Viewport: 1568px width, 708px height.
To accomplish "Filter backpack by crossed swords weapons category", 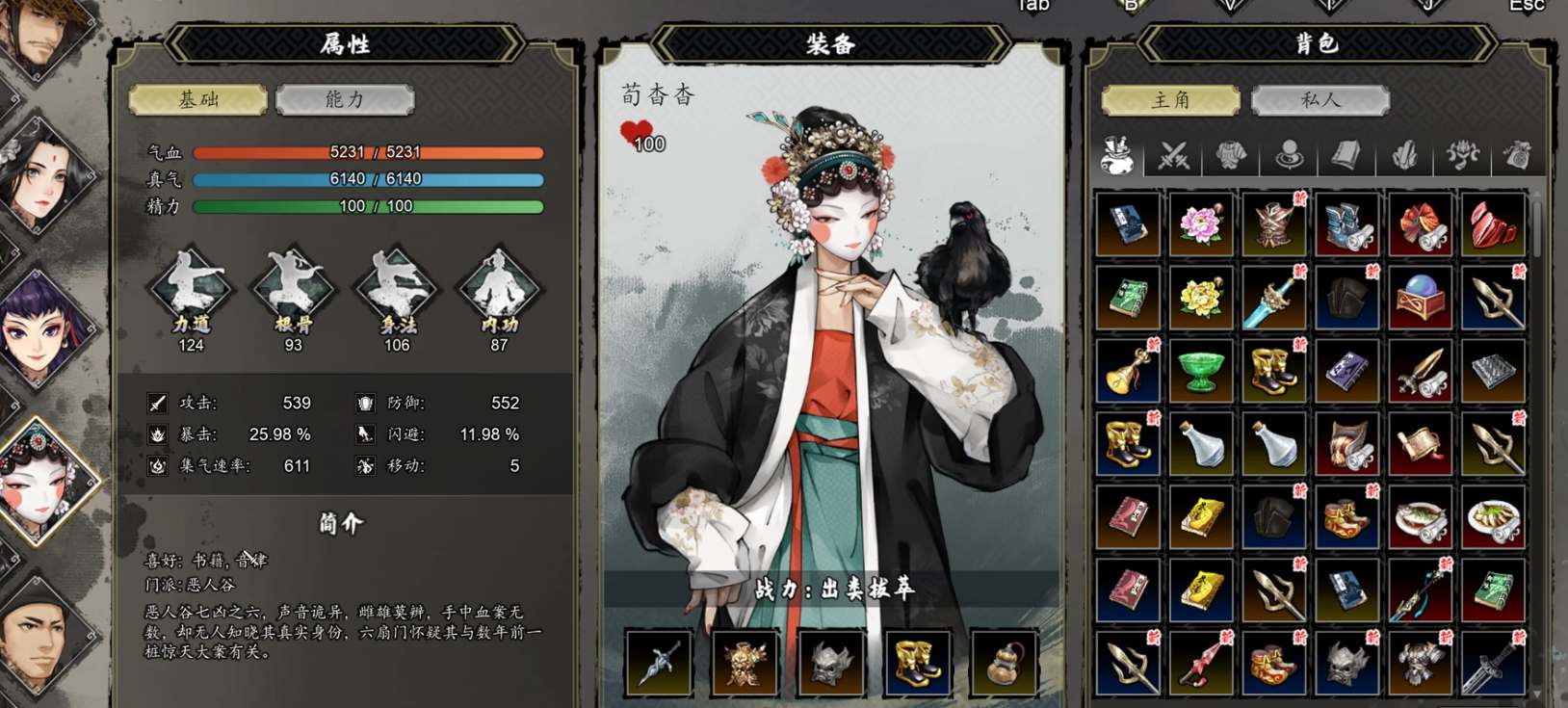I will click(1173, 155).
